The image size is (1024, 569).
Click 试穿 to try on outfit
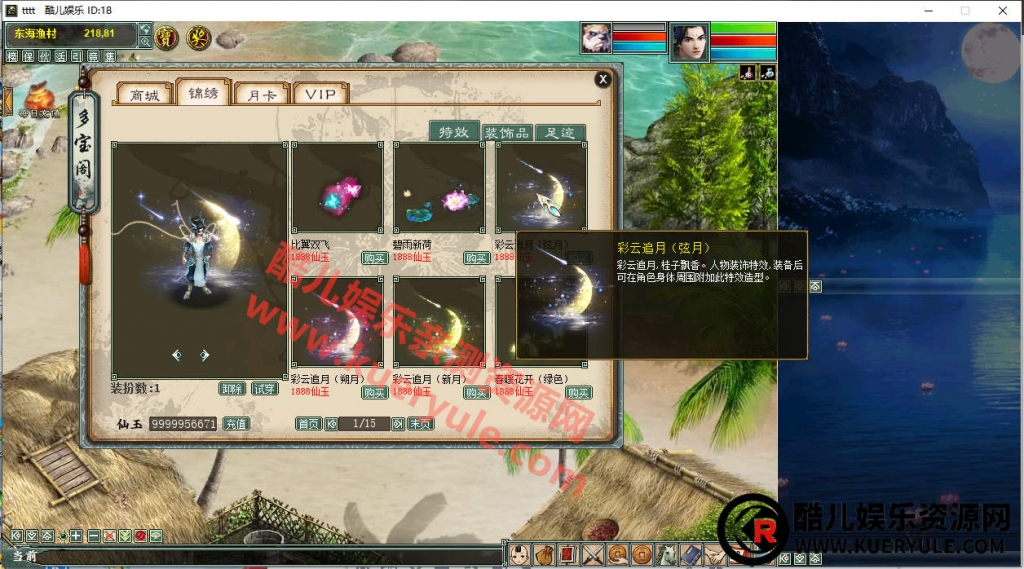264,388
